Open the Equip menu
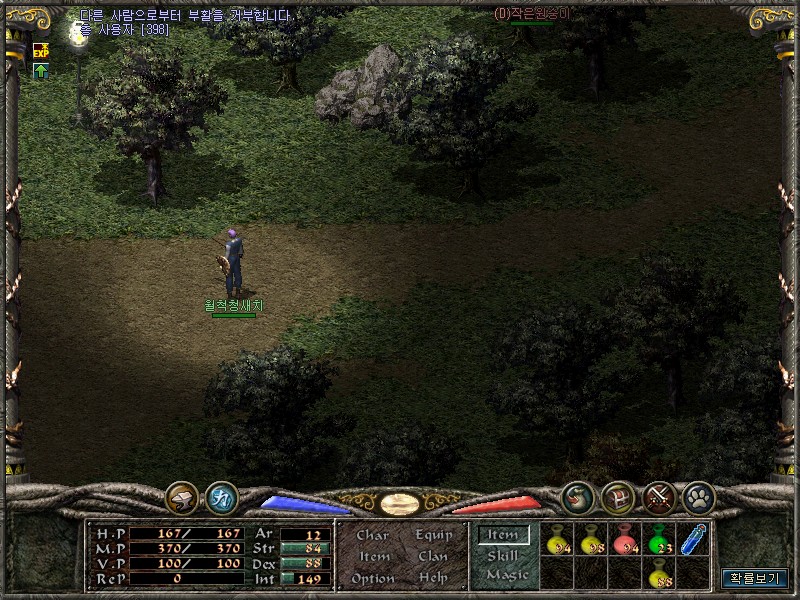The image size is (800, 600). click(434, 536)
